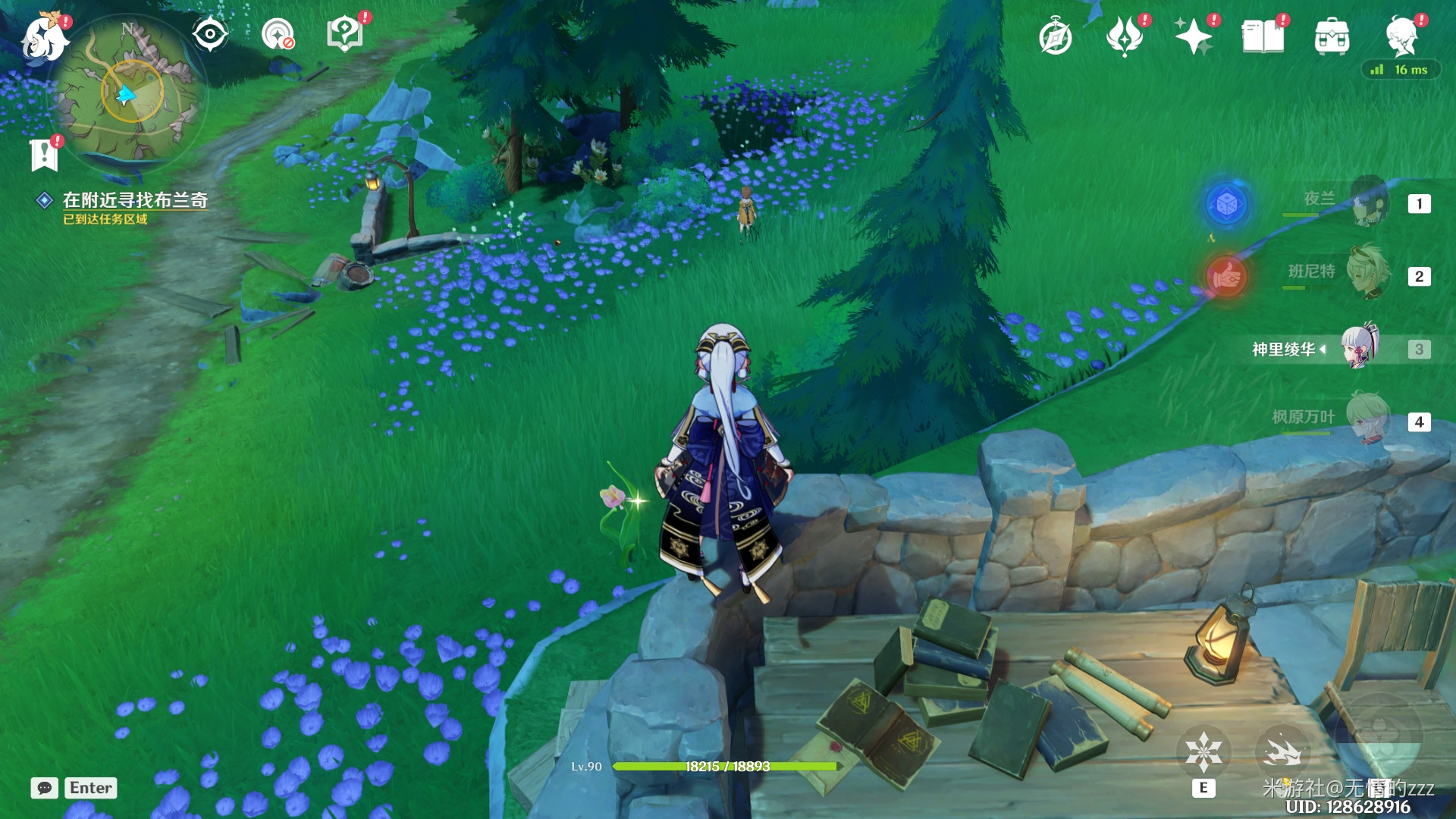Open the adventurer handbook book icon

[1263, 37]
